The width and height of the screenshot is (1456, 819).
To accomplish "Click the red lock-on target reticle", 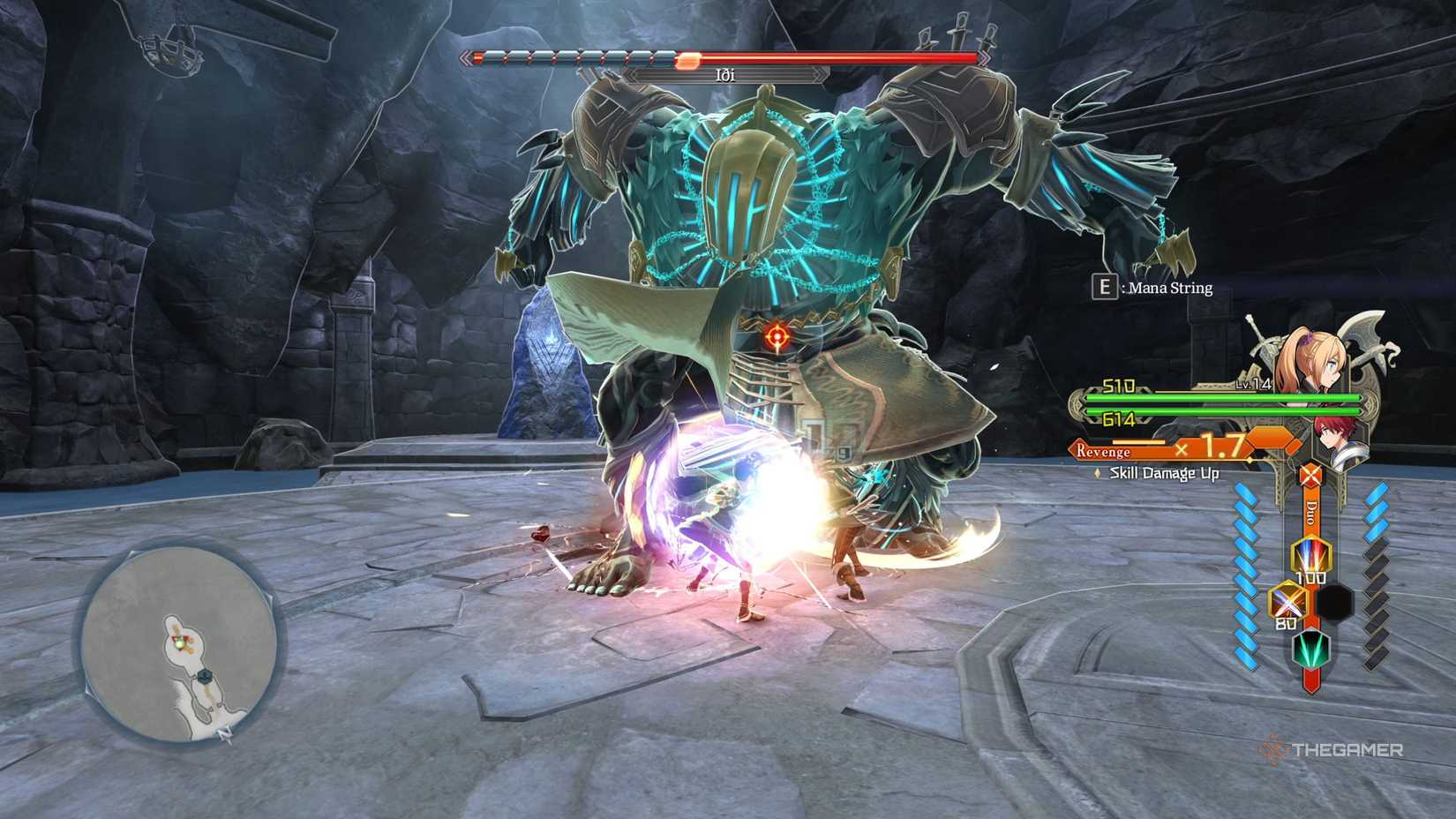I will [777, 336].
